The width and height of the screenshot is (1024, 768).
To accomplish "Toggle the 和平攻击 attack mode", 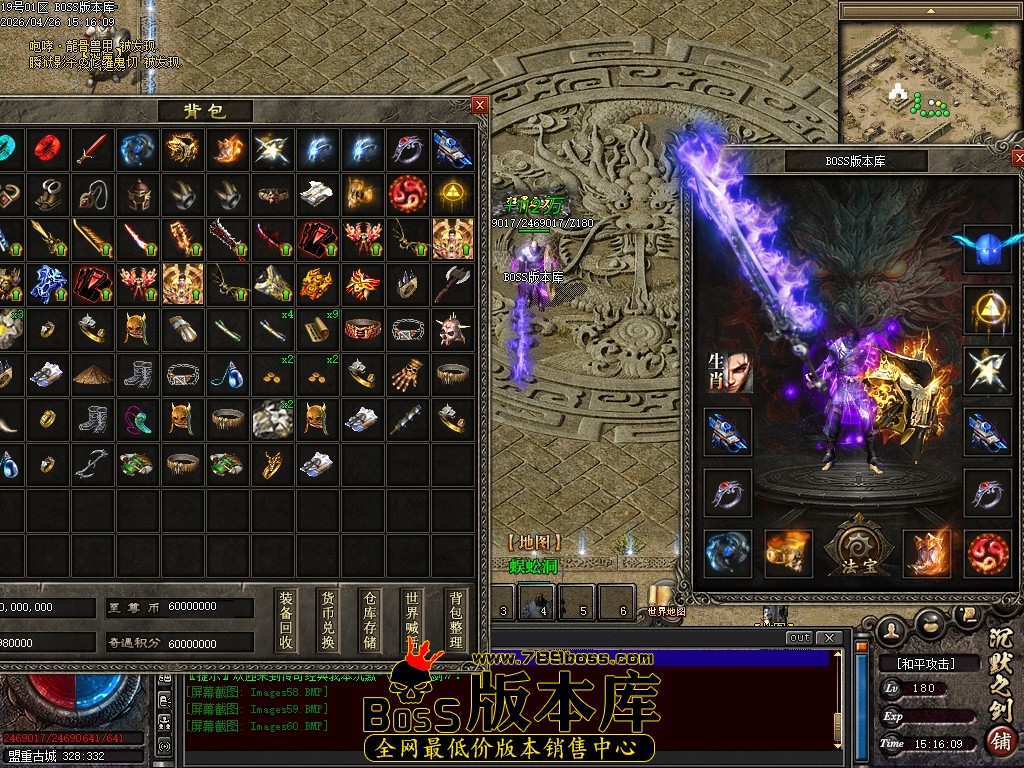I will coord(917,663).
